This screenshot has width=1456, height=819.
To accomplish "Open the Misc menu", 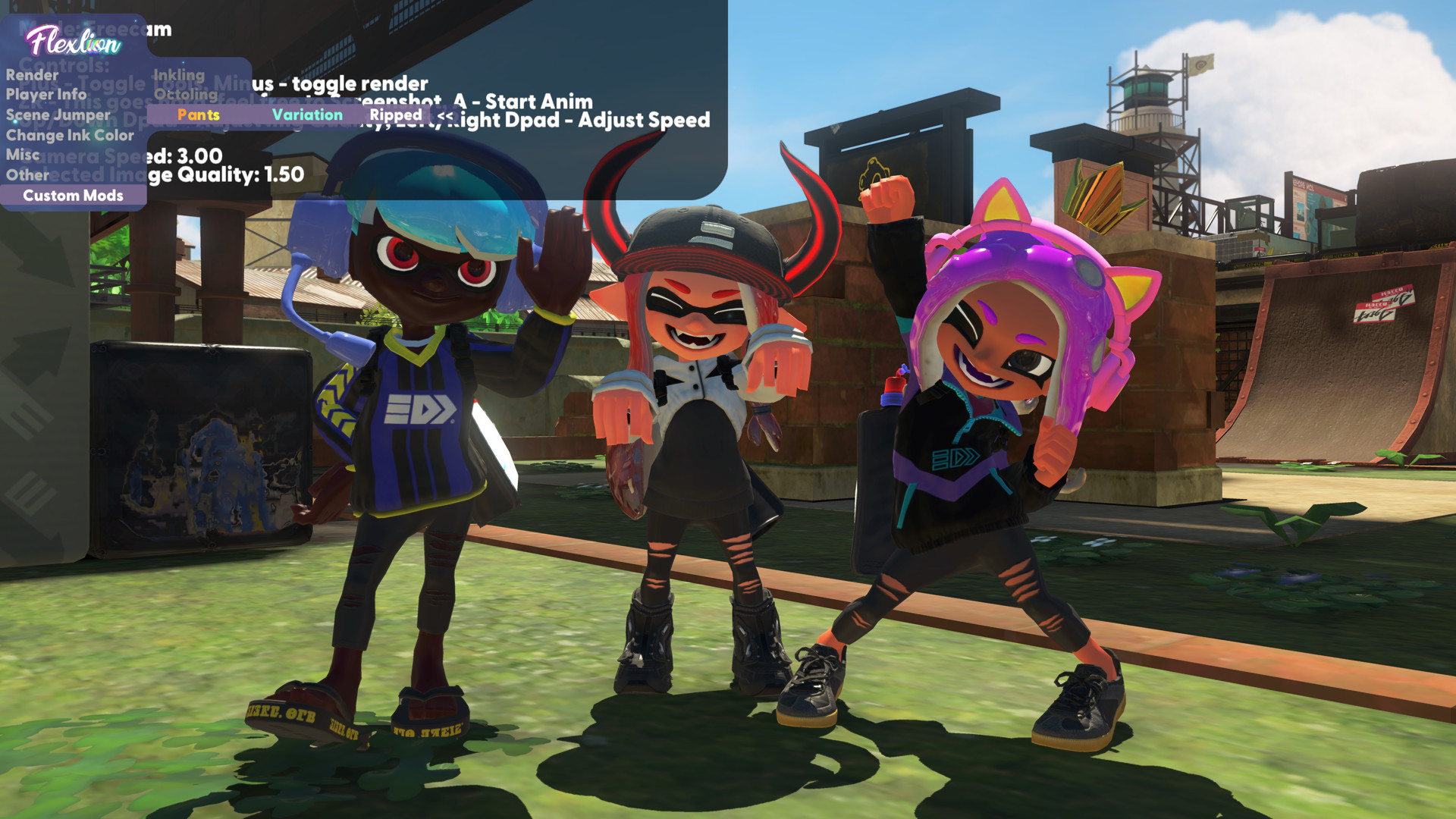I will pyautogui.click(x=23, y=155).
